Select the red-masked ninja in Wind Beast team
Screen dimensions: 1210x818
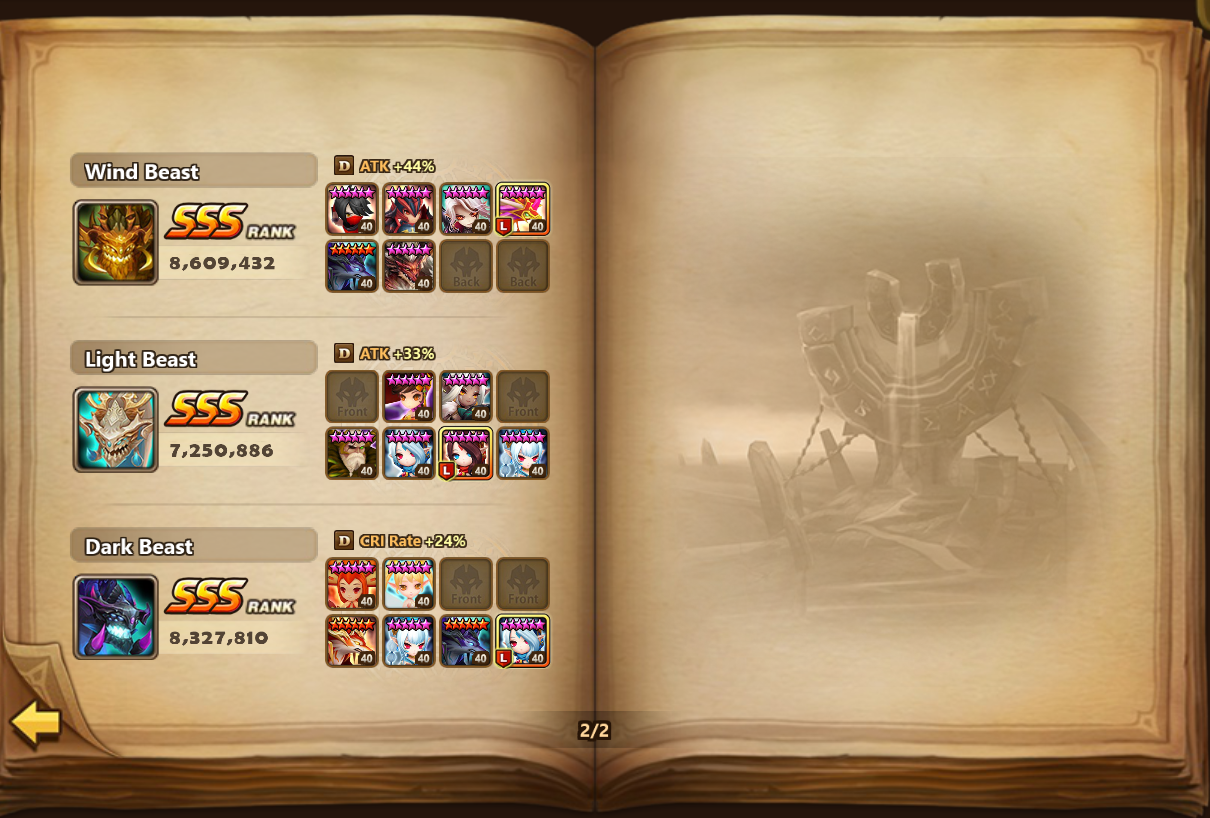(x=352, y=209)
